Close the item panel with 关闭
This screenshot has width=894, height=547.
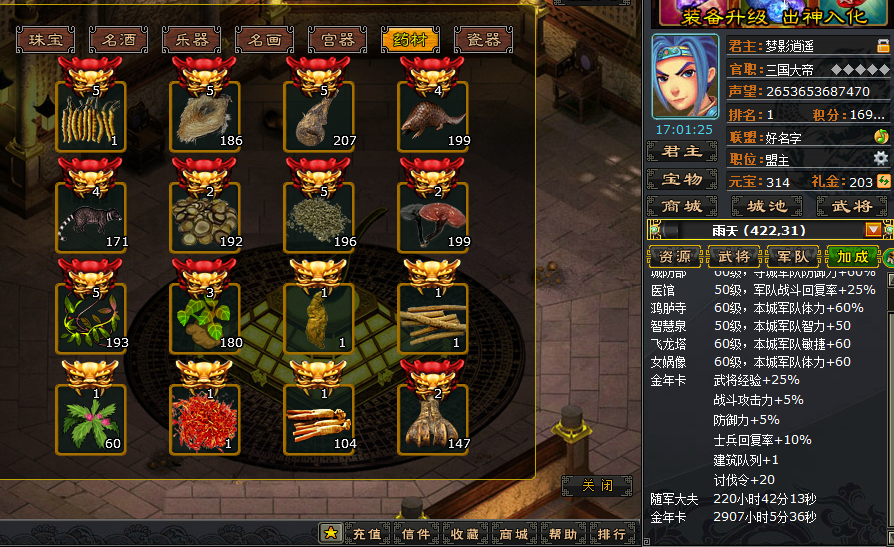click(596, 486)
